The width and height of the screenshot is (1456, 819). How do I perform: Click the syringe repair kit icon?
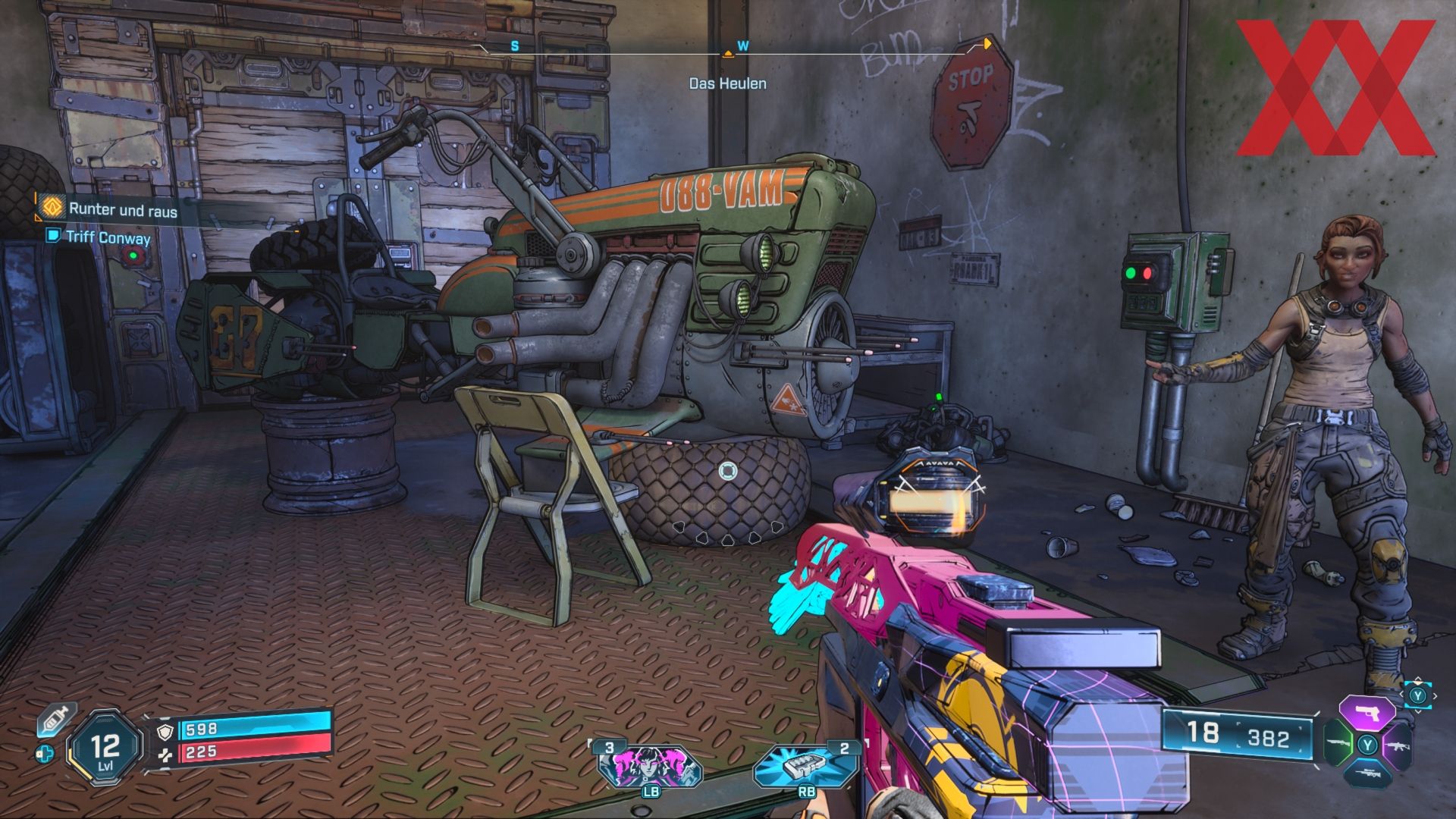(x=55, y=719)
